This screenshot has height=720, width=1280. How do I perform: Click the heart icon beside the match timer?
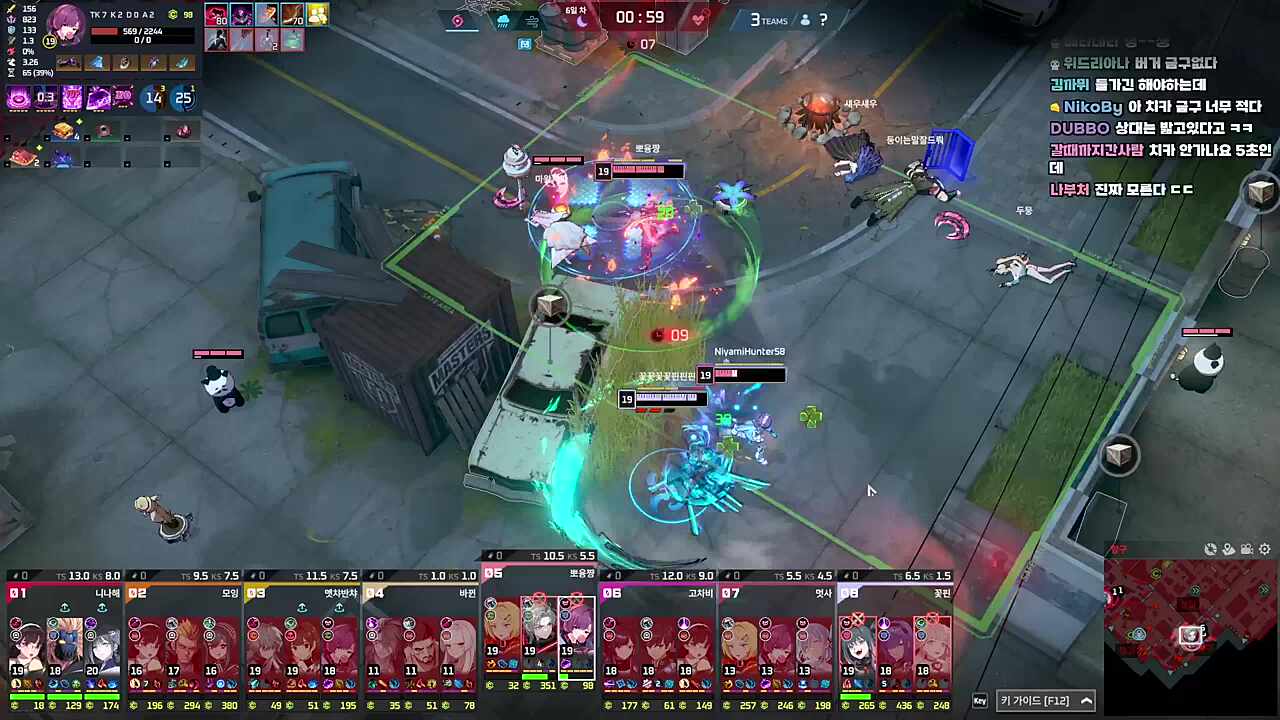coord(700,21)
